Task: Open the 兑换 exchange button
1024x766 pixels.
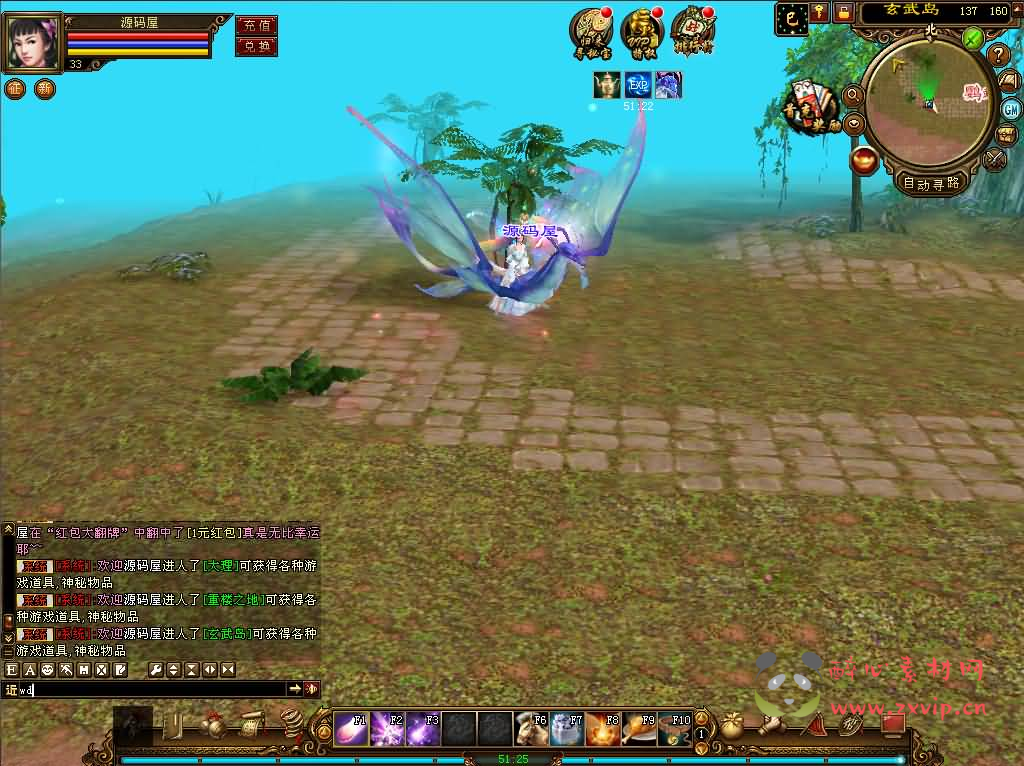Action: [256, 46]
